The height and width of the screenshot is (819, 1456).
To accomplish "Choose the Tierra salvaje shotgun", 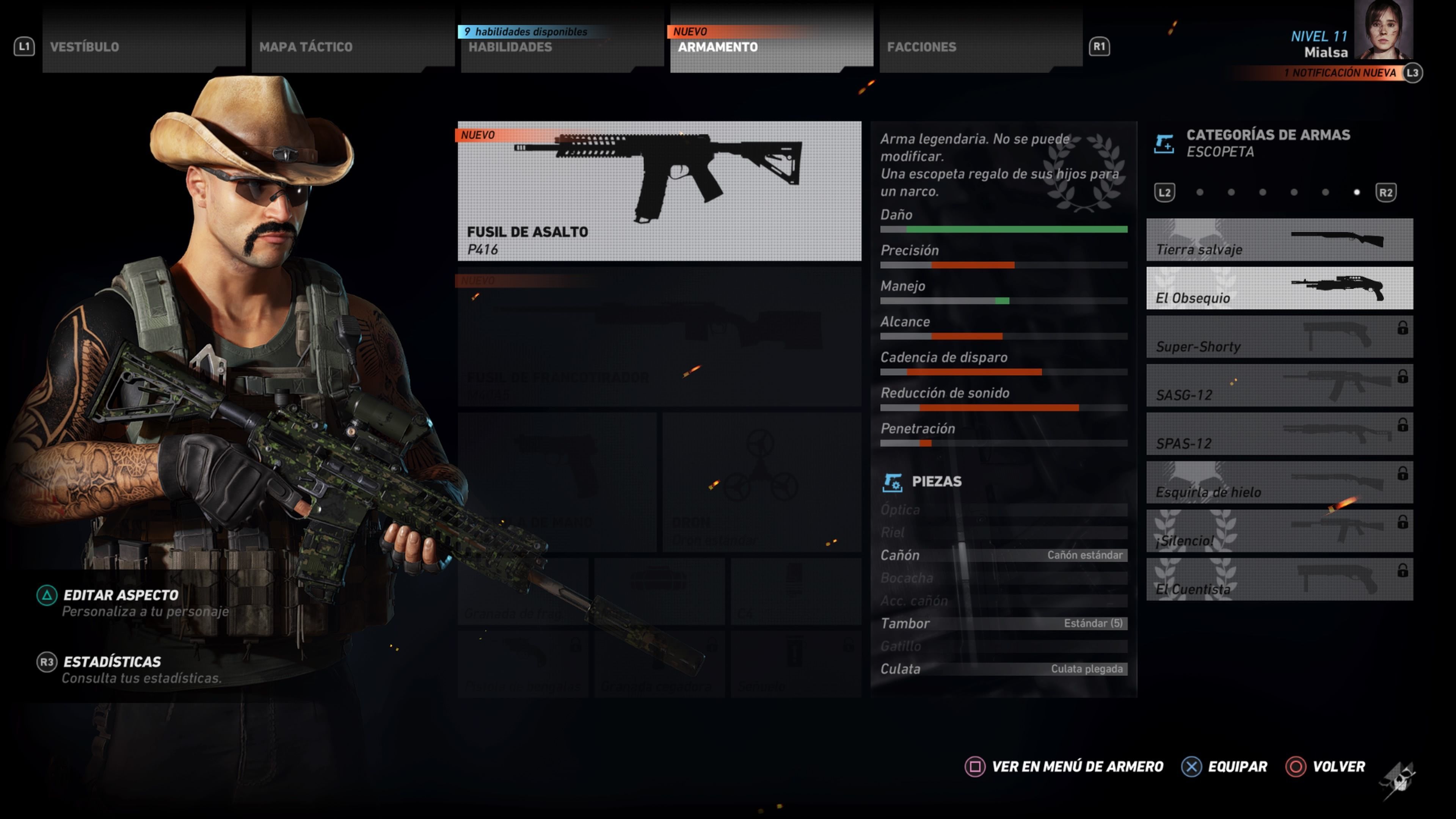I will click(1280, 240).
